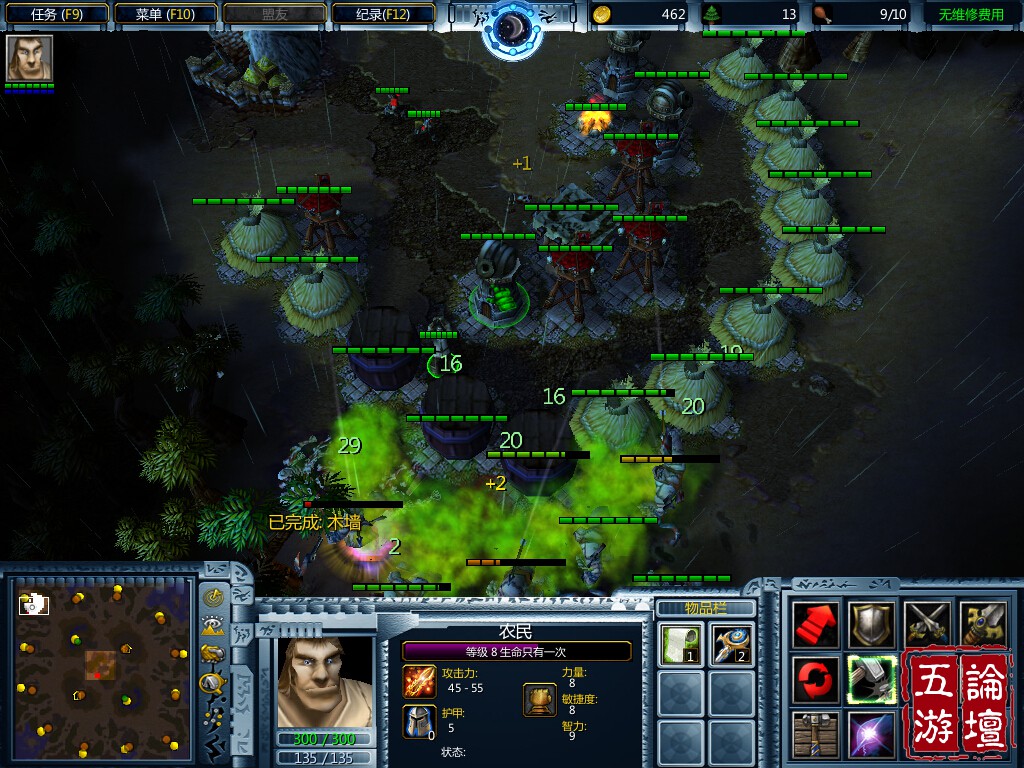The width and height of the screenshot is (1024, 768).
Task: Select the hero portrait icon at top-left
Action: click(29, 57)
